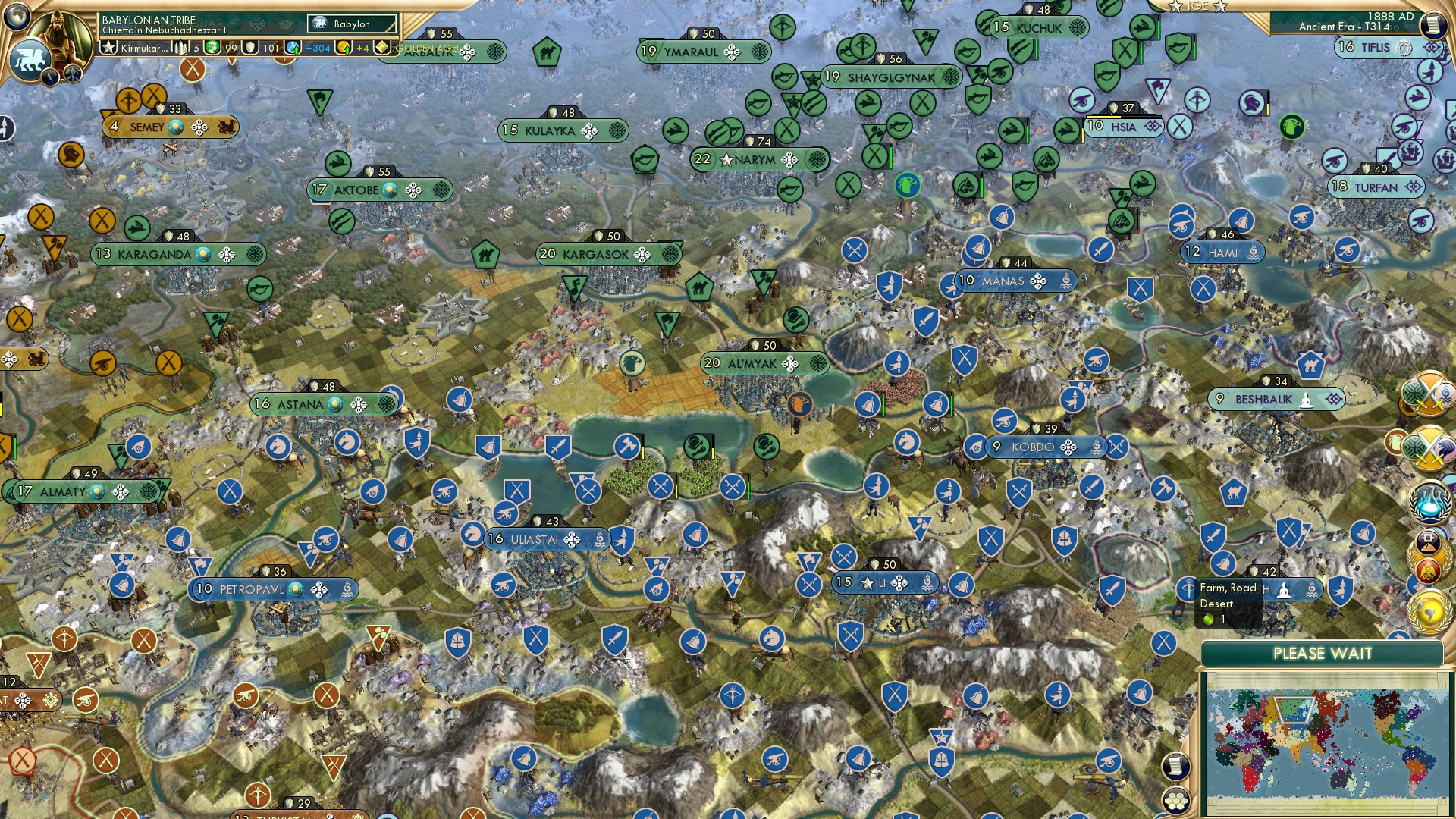The image size is (1456, 819).
Task: Click the green happiness icon showing 99
Action: click(x=213, y=49)
